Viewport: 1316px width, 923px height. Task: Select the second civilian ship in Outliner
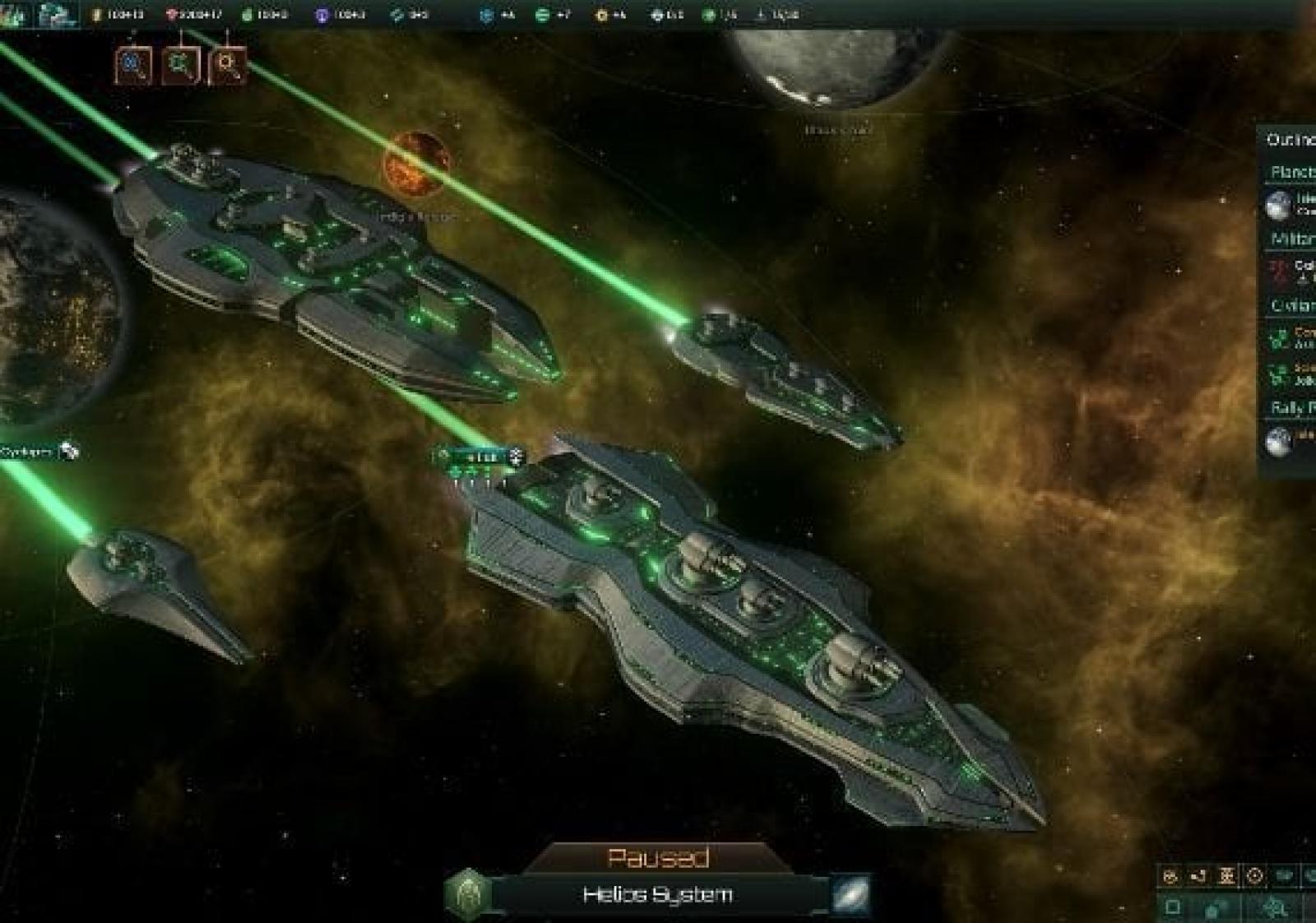1291,374
